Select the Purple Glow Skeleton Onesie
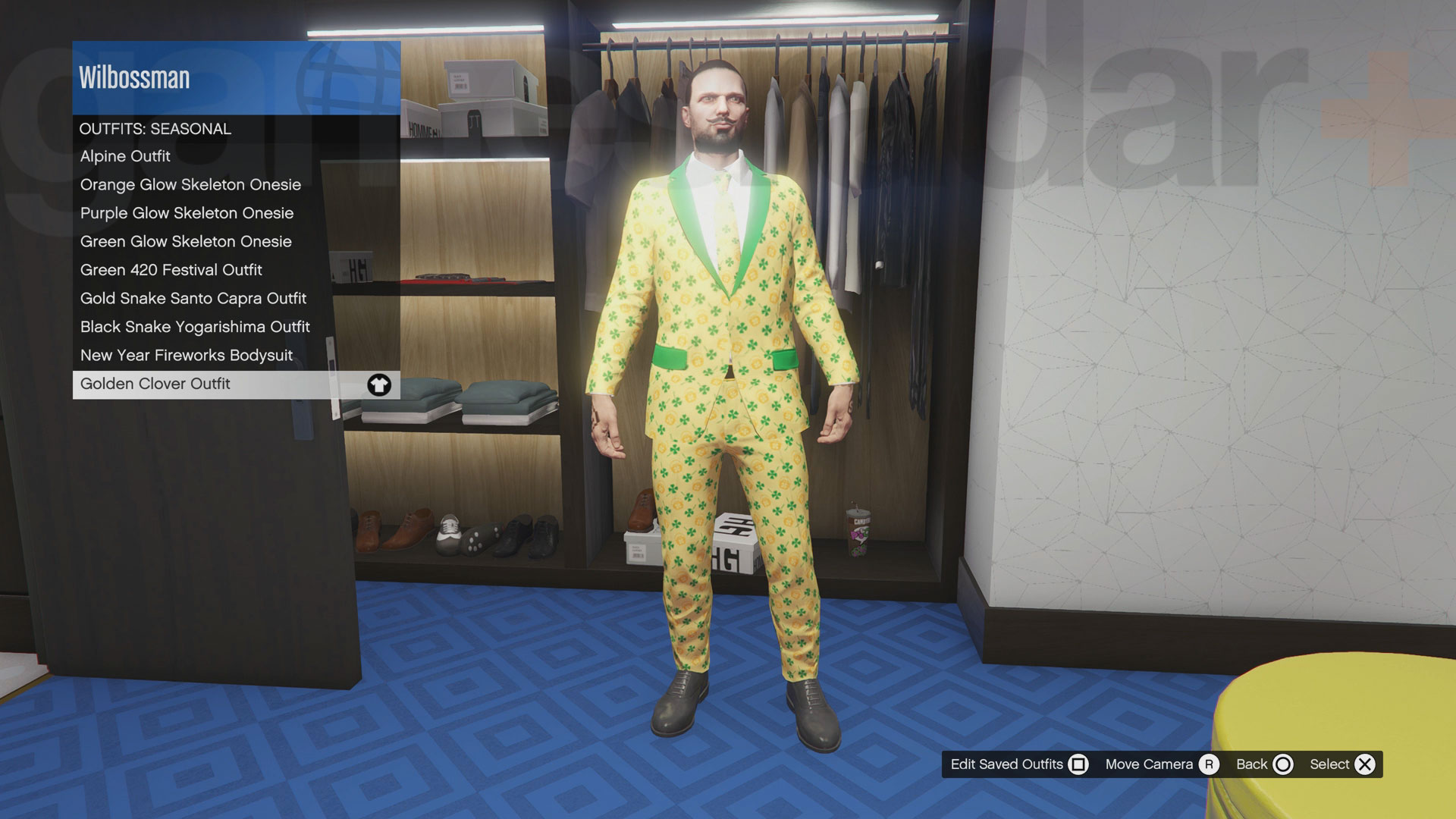This screenshot has width=1456, height=819. pyautogui.click(x=187, y=213)
